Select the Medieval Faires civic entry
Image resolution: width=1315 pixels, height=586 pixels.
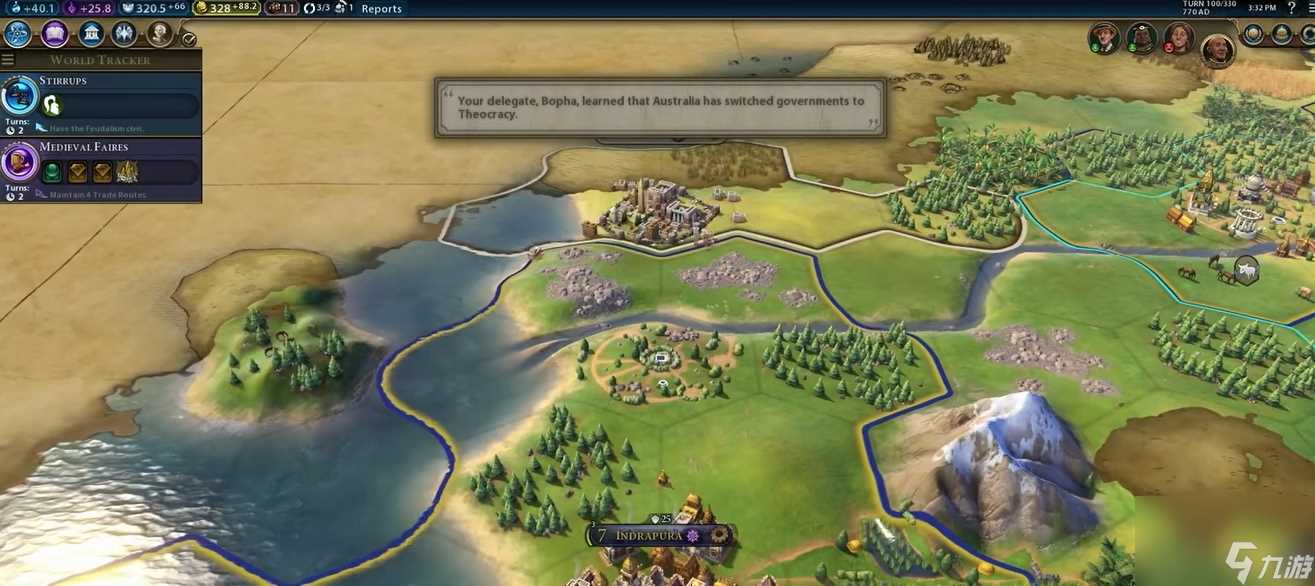pos(100,165)
